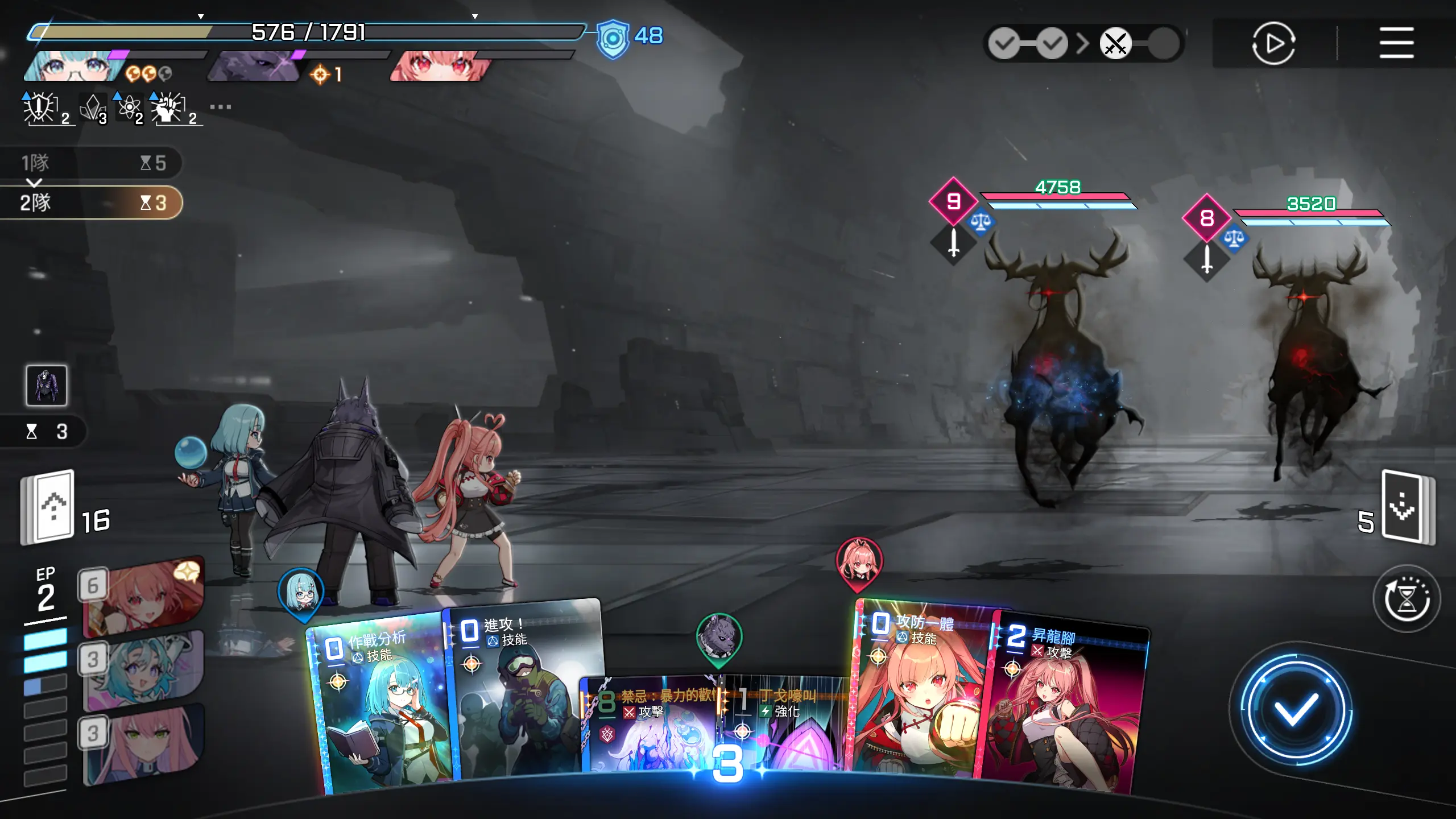Open the hamburger menu
Viewport: 1456px width, 819px height.
click(x=1396, y=43)
